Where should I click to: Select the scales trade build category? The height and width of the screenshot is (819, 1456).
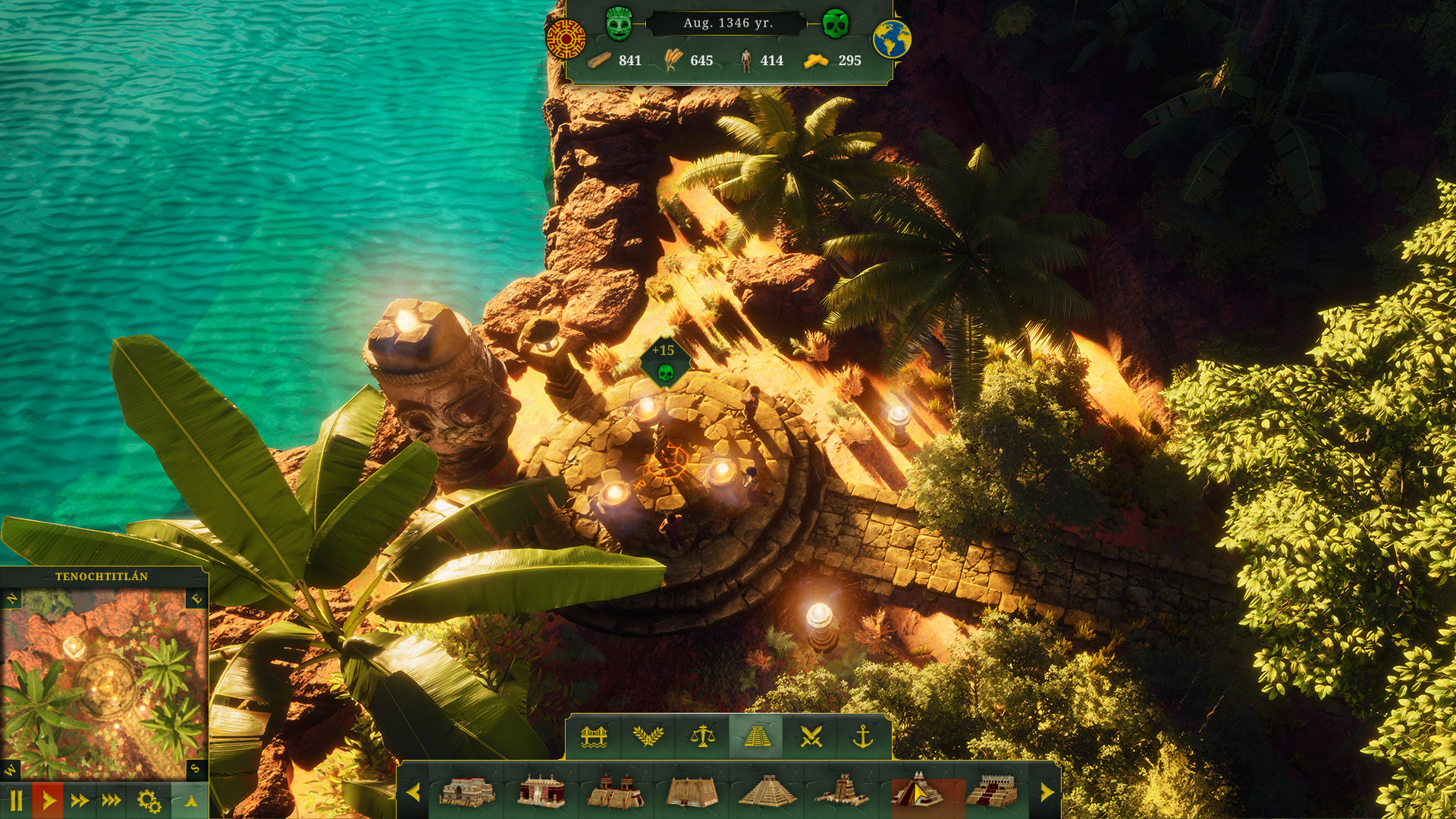click(x=704, y=737)
